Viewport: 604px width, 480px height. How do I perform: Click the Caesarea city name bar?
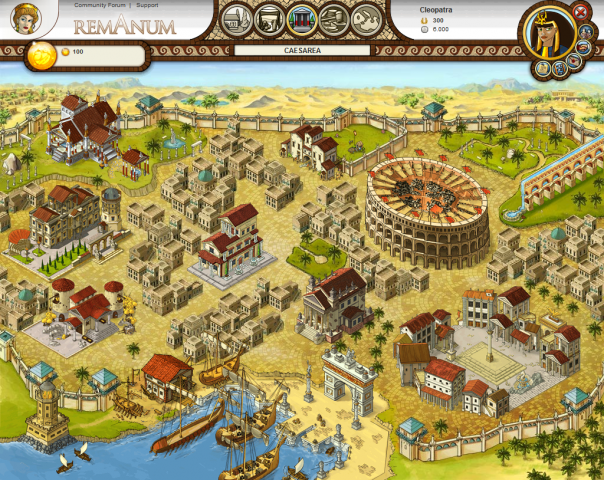coord(301,47)
